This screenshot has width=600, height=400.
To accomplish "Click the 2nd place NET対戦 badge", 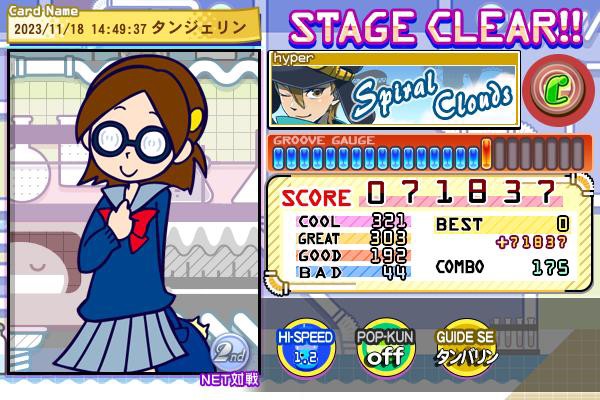I will (229, 357).
